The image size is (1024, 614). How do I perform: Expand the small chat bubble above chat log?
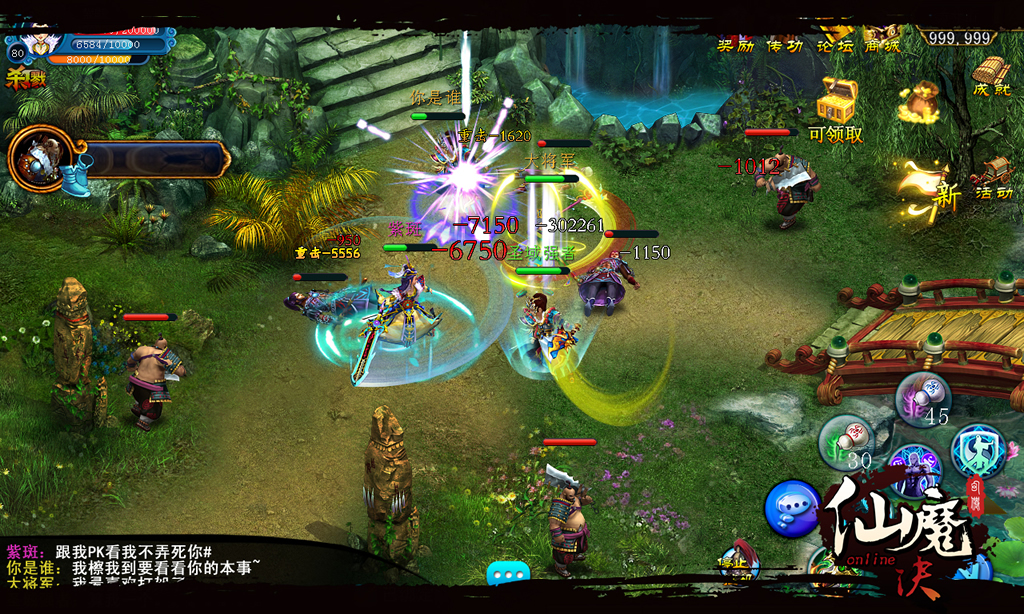(508, 574)
